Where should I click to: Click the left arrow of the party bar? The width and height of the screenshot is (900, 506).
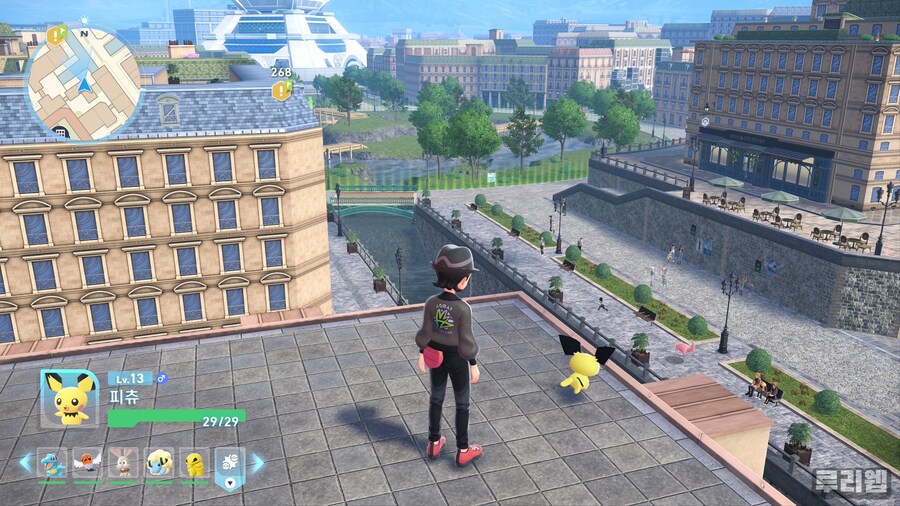click(25, 462)
